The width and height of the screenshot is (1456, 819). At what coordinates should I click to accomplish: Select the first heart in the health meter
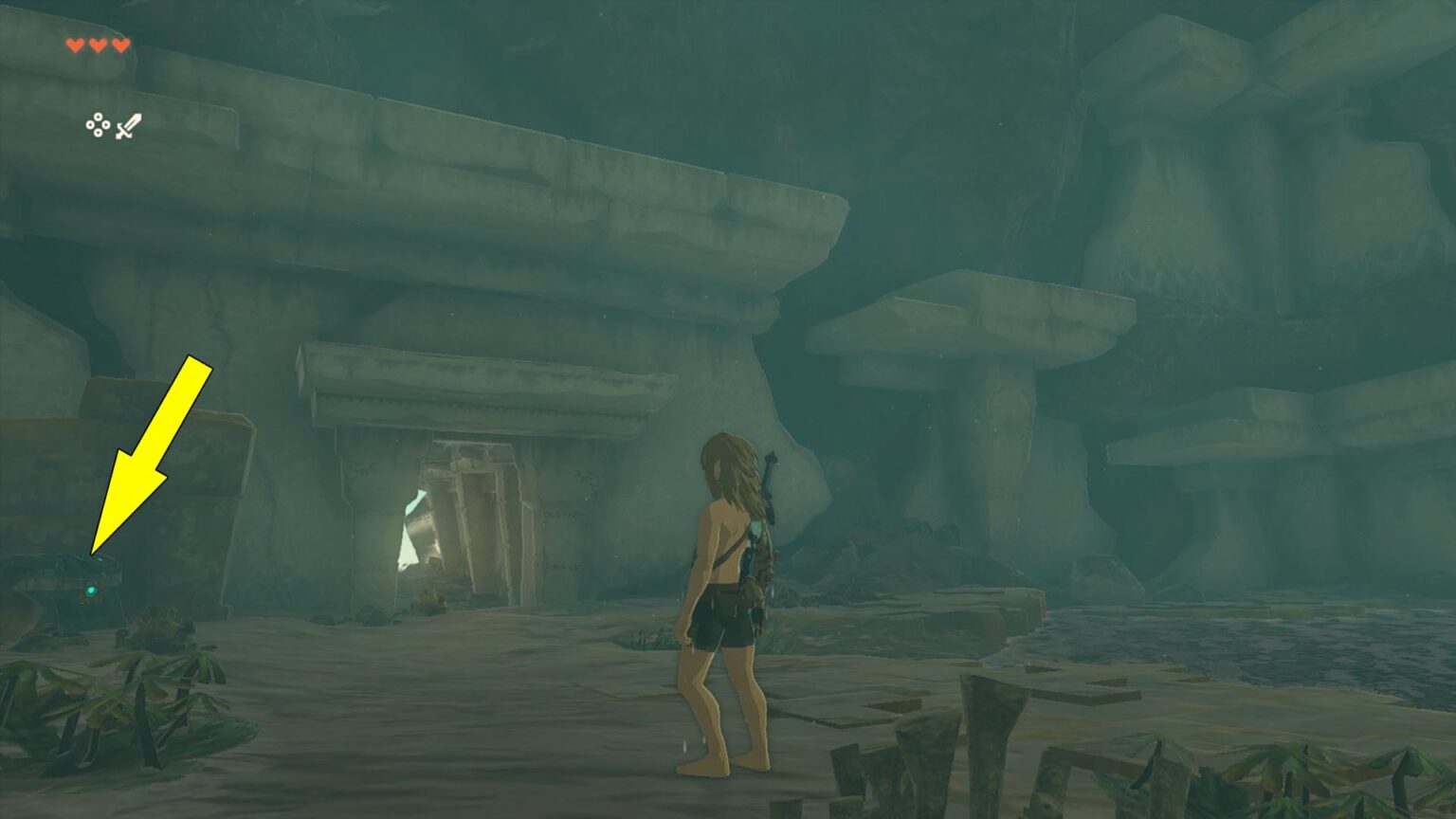point(74,45)
